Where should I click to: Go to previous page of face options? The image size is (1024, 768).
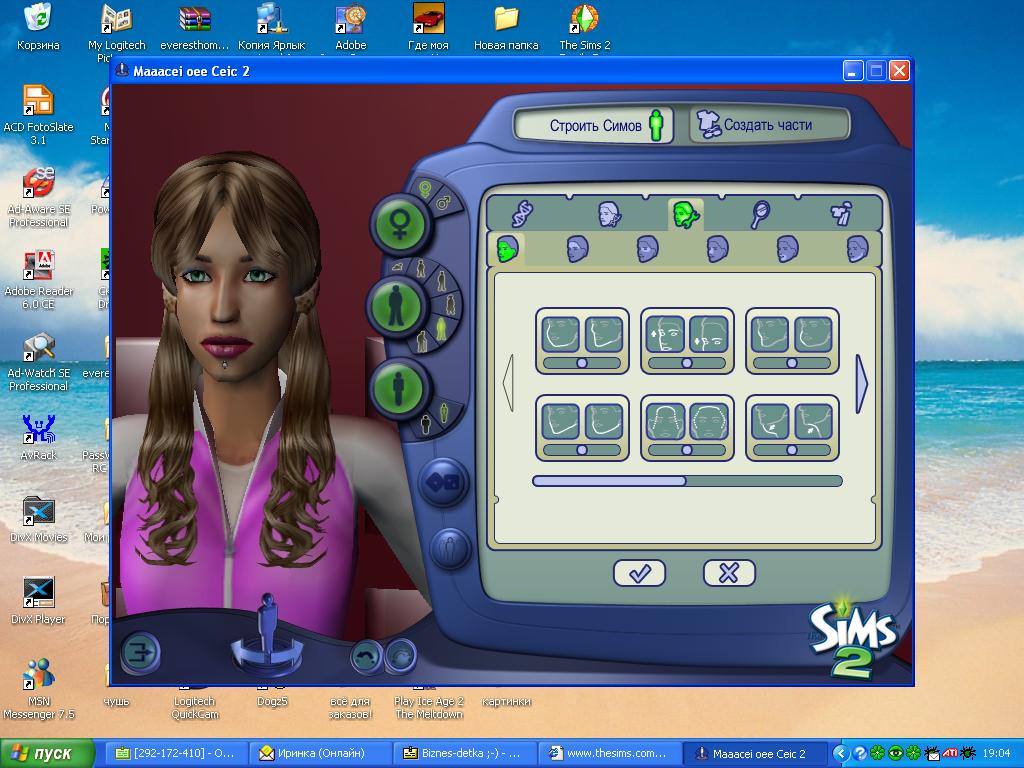coord(508,383)
